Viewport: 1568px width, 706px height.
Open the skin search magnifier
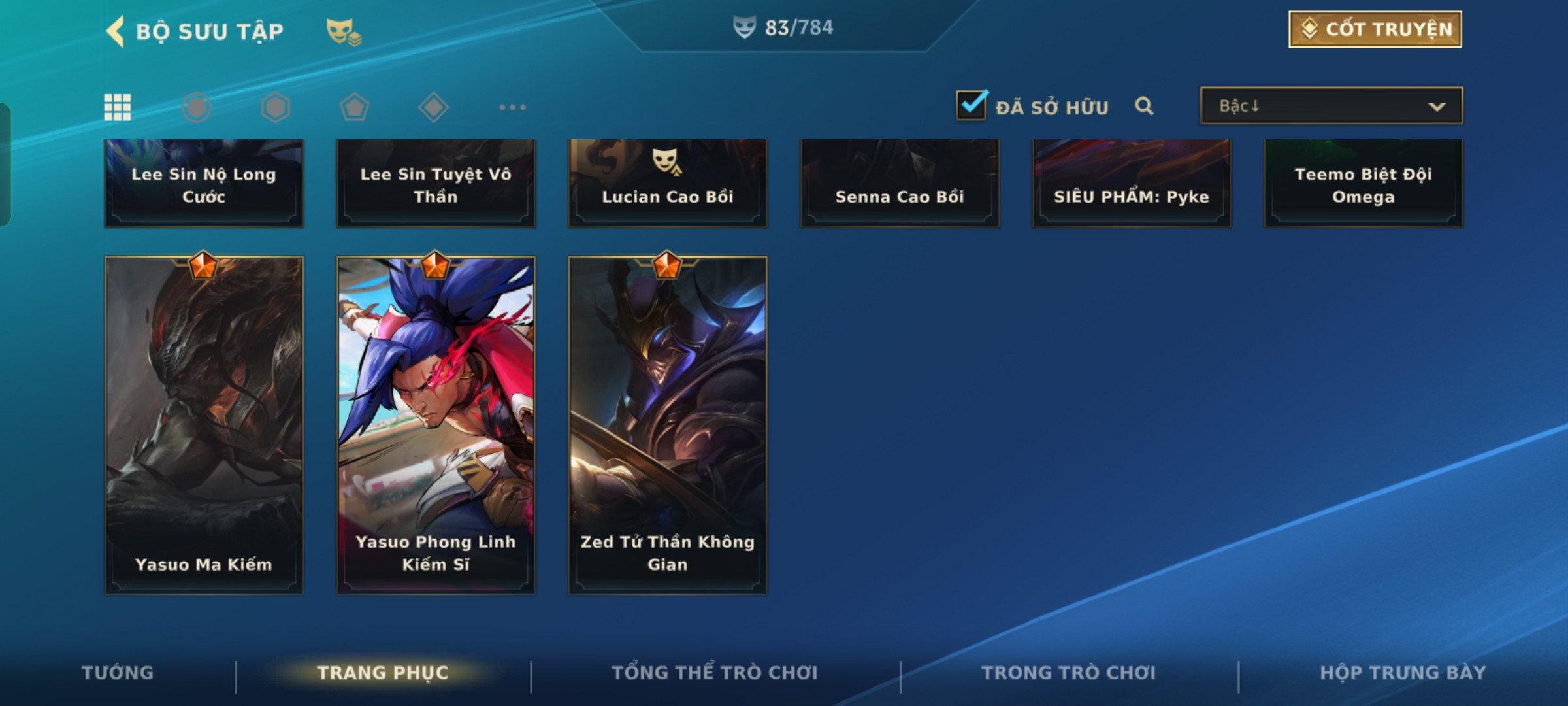coord(1144,106)
